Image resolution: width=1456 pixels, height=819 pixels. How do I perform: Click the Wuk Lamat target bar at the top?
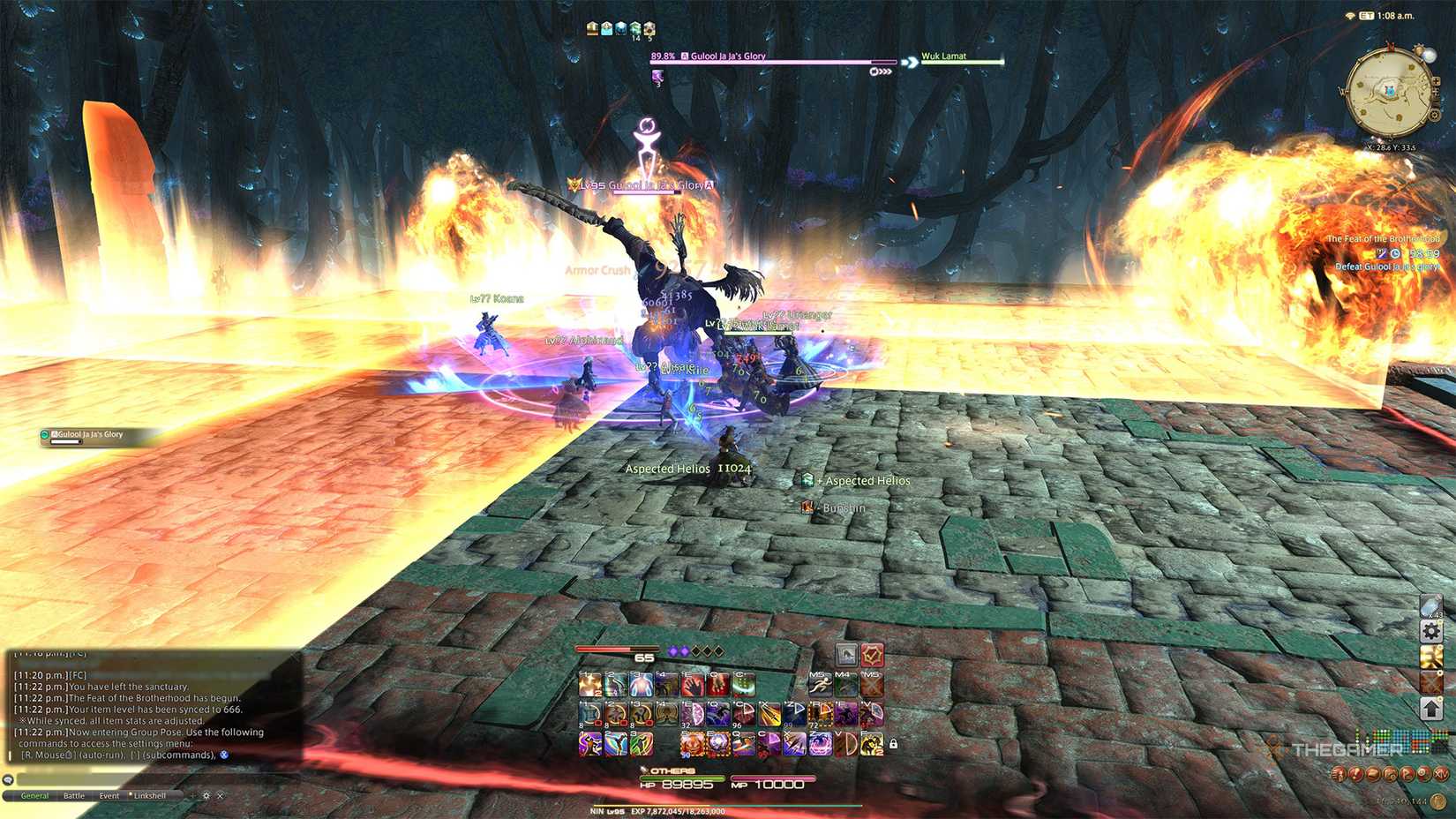[x=962, y=60]
